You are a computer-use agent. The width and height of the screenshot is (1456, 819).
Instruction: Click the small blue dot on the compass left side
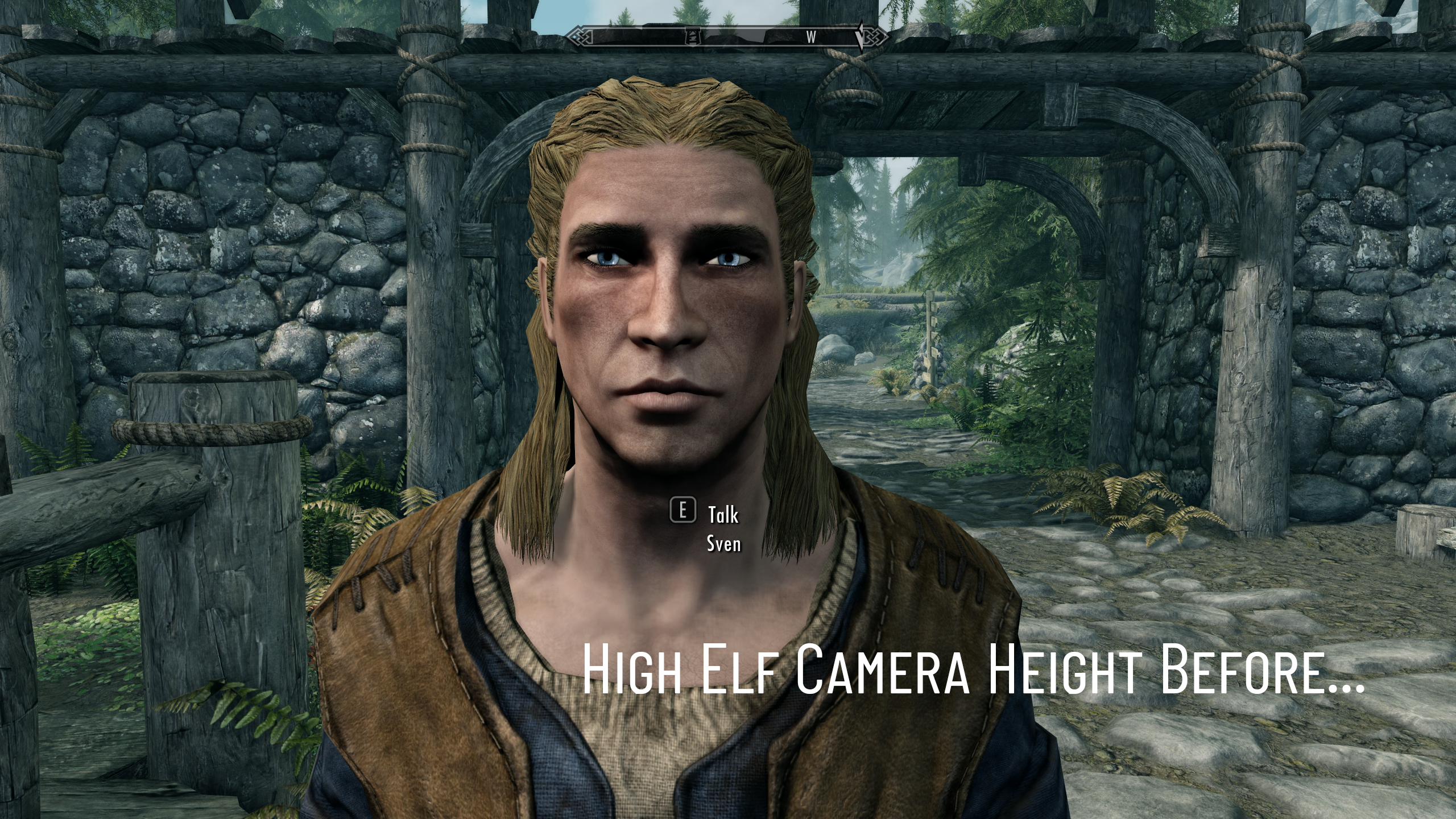click(574, 36)
